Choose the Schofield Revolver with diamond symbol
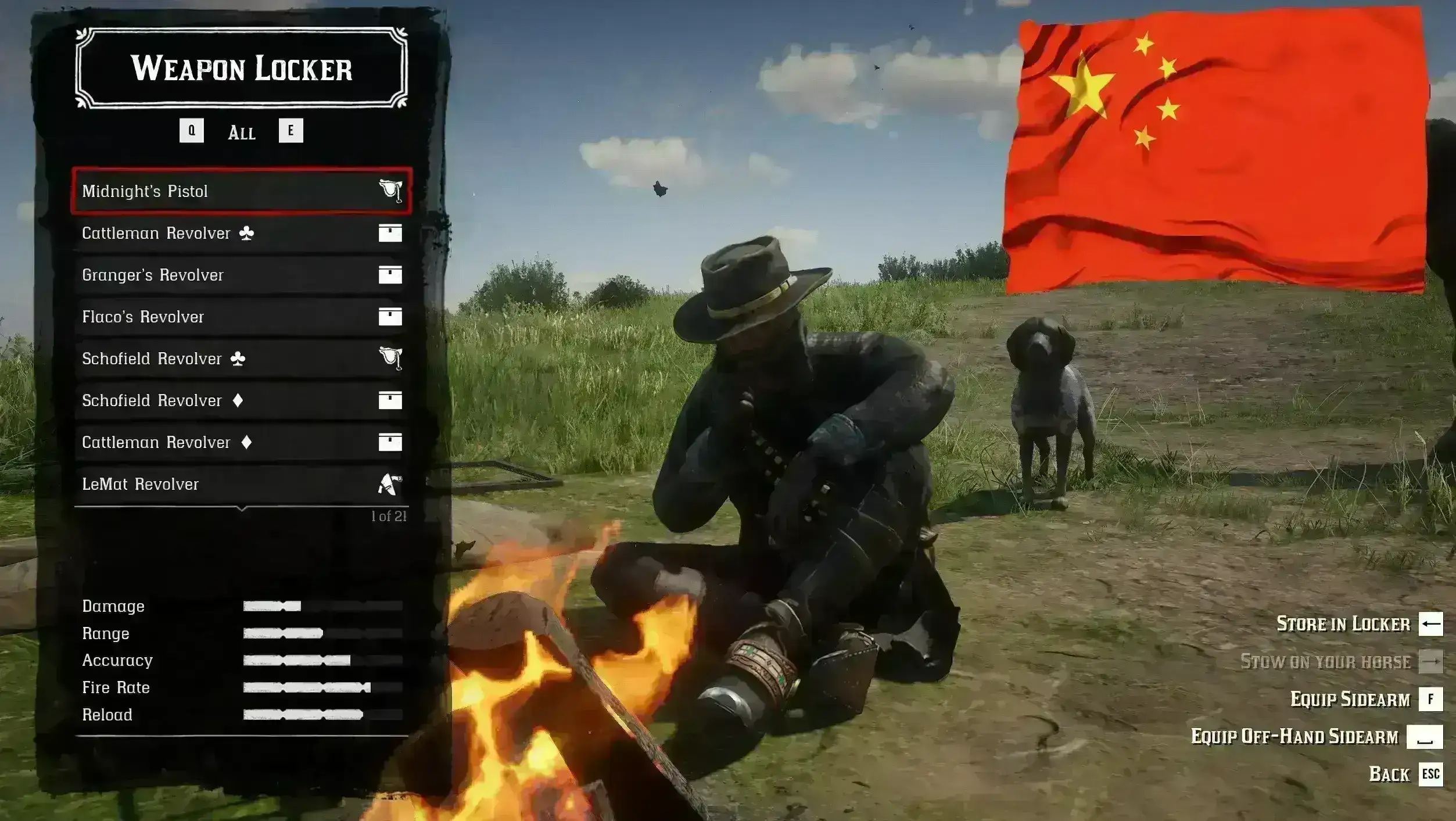This screenshot has height=821, width=1456. 241,400
